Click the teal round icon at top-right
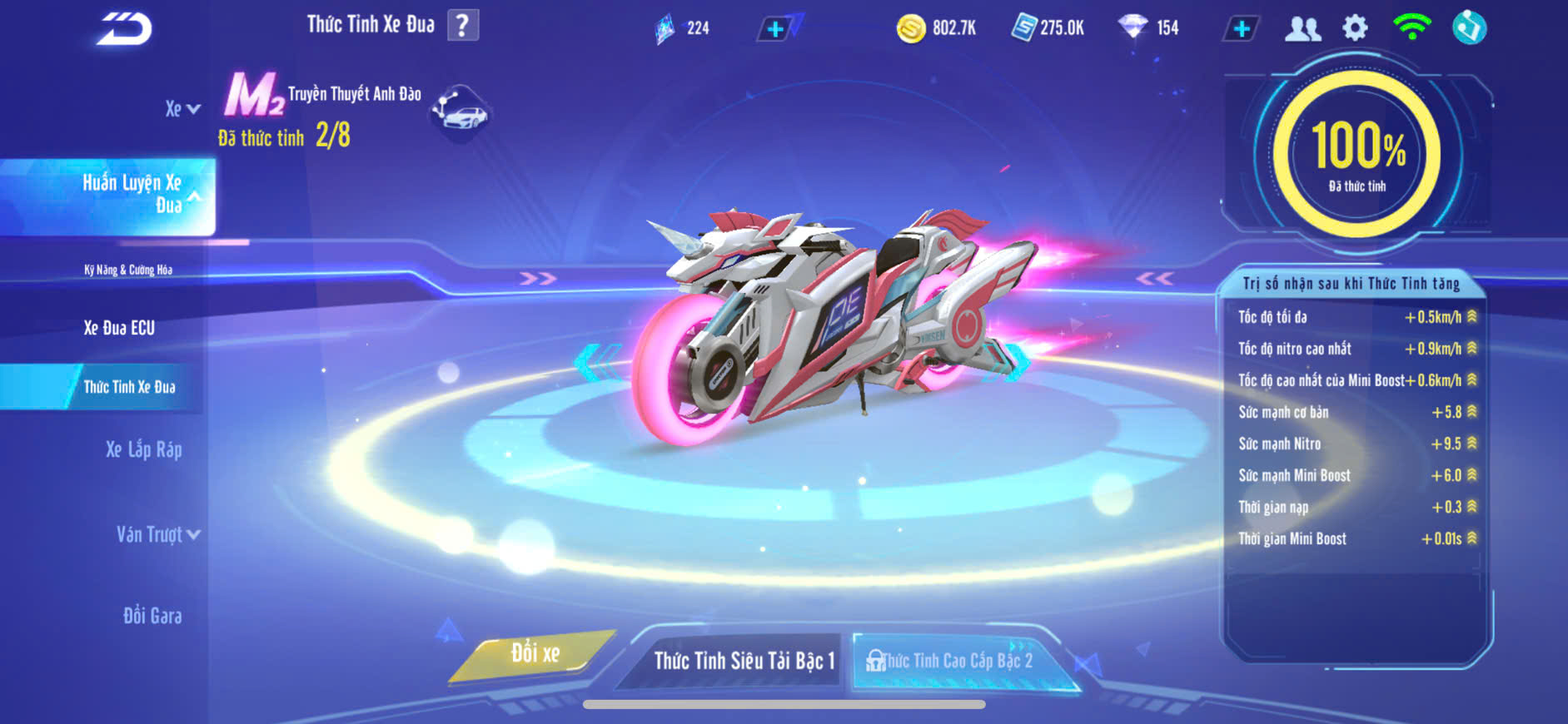Viewport: 1568px width, 724px height. point(1469,28)
